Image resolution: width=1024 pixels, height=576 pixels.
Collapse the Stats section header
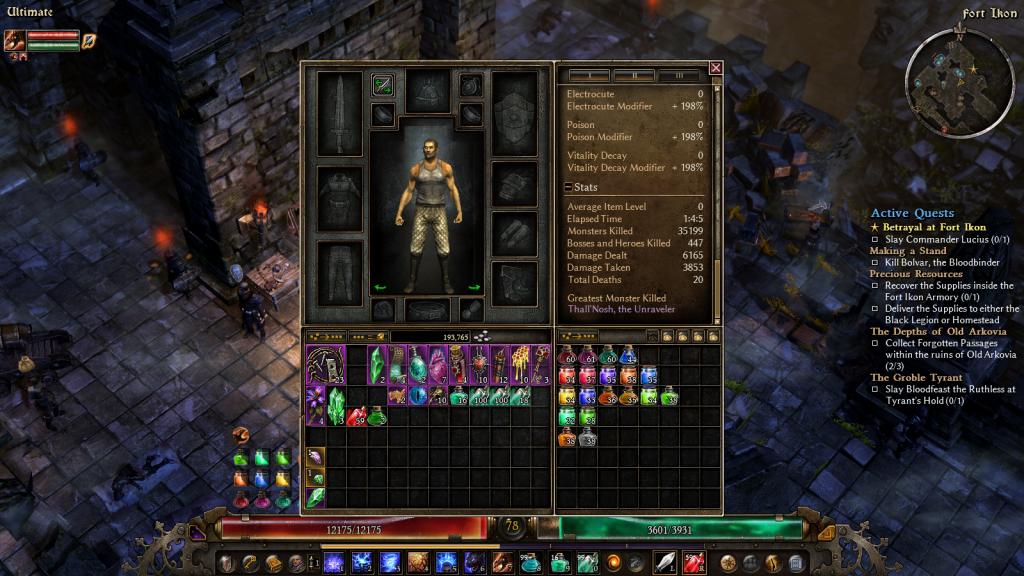pos(569,187)
